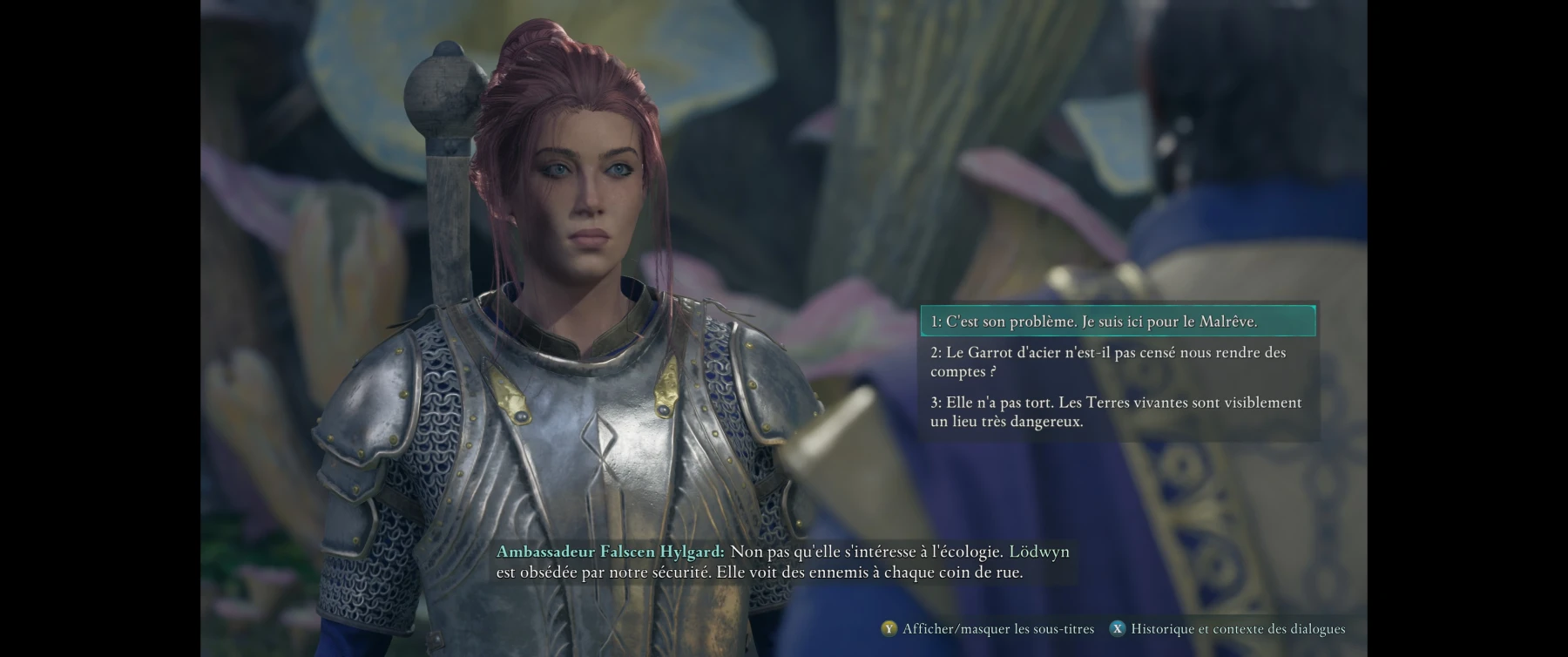Image resolution: width=1568 pixels, height=657 pixels.
Task: Open Historique et contexte des dialogues
Action: click(x=1227, y=628)
